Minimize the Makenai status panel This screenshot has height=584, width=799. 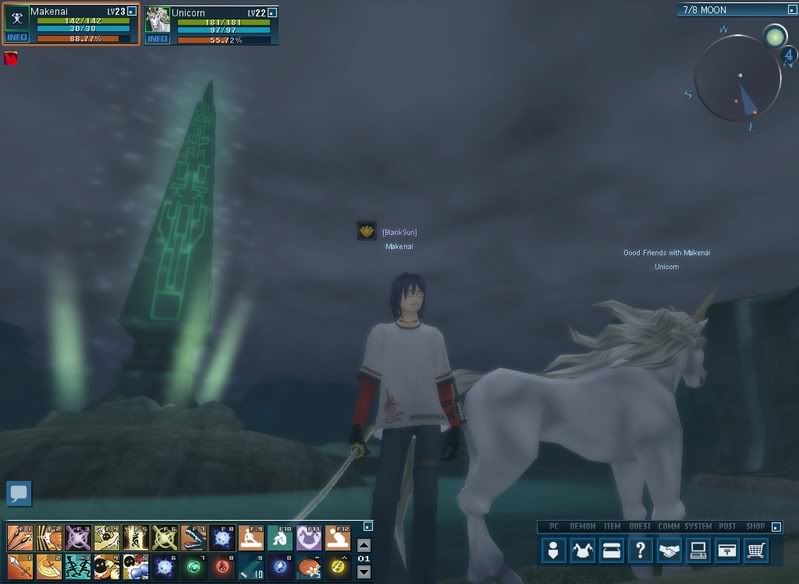coord(130,11)
